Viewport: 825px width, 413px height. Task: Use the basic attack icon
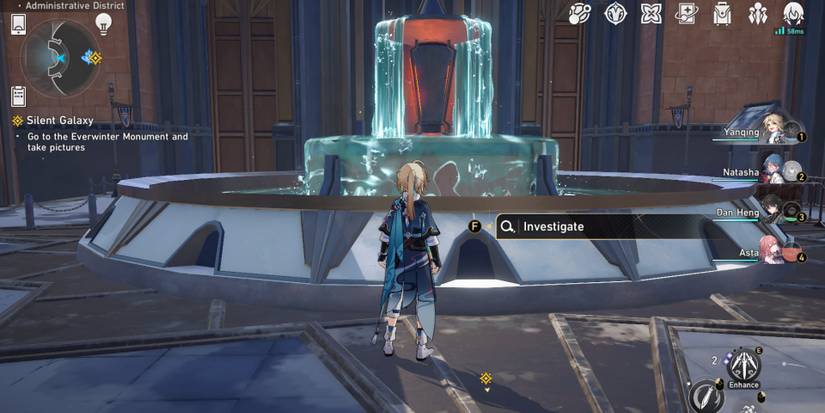[x=709, y=397]
